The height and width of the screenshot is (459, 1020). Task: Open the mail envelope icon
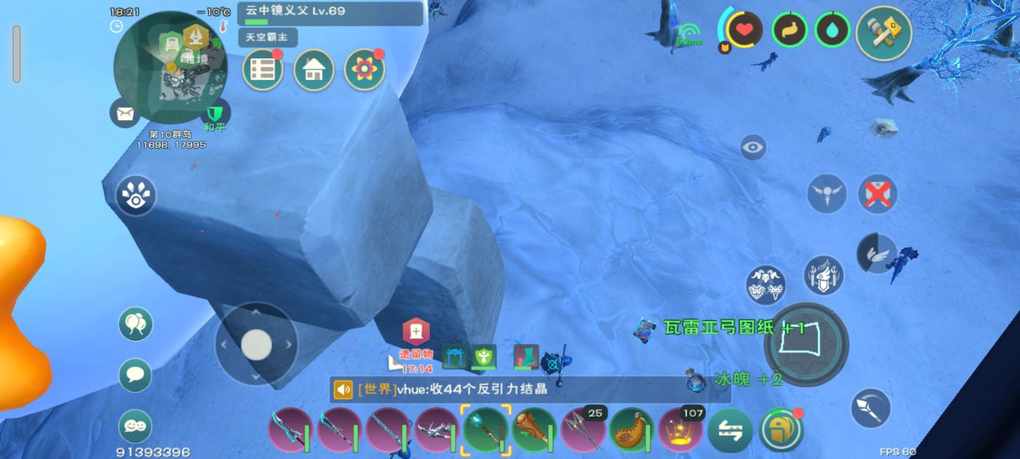[x=125, y=114]
